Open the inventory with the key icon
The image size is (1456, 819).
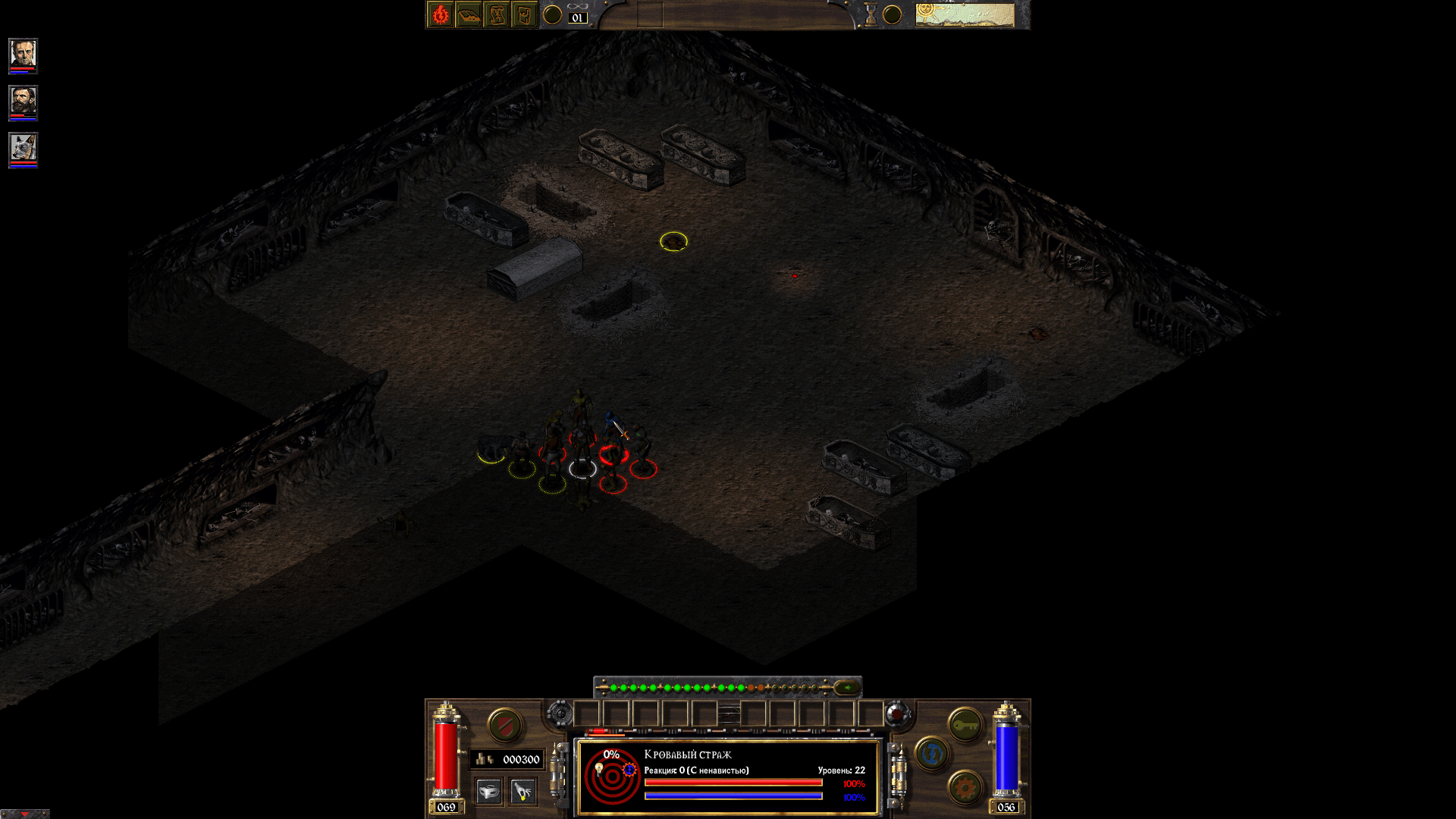pos(965,726)
